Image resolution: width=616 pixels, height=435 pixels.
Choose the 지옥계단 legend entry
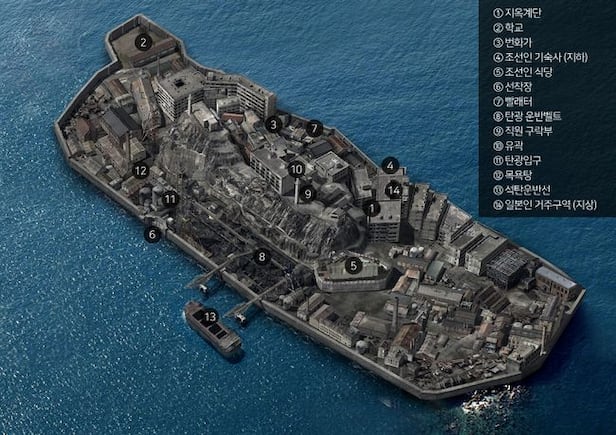(x=524, y=13)
